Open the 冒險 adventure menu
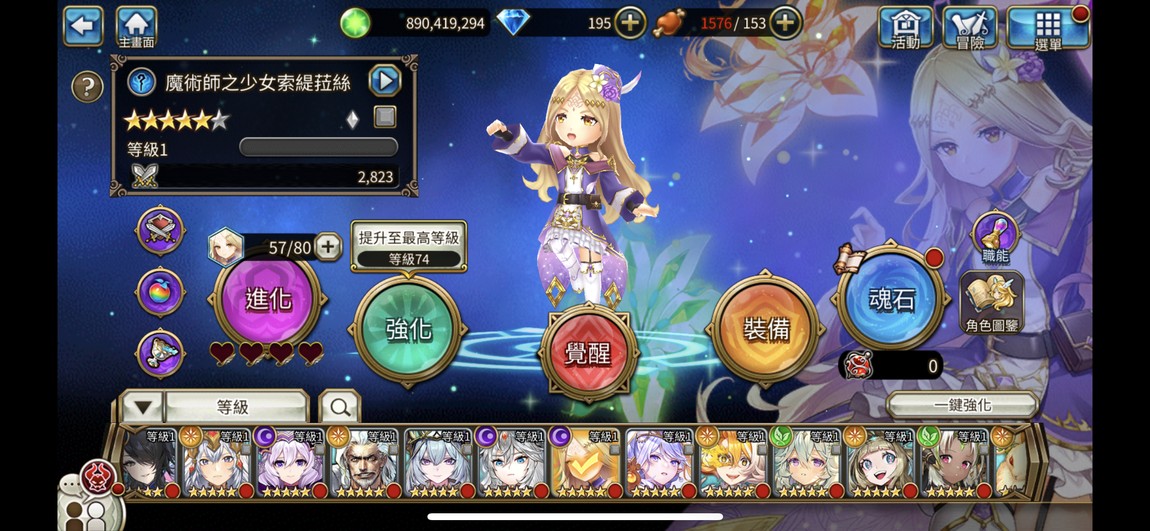The width and height of the screenshot is (1150, 531). pos(969,27)
